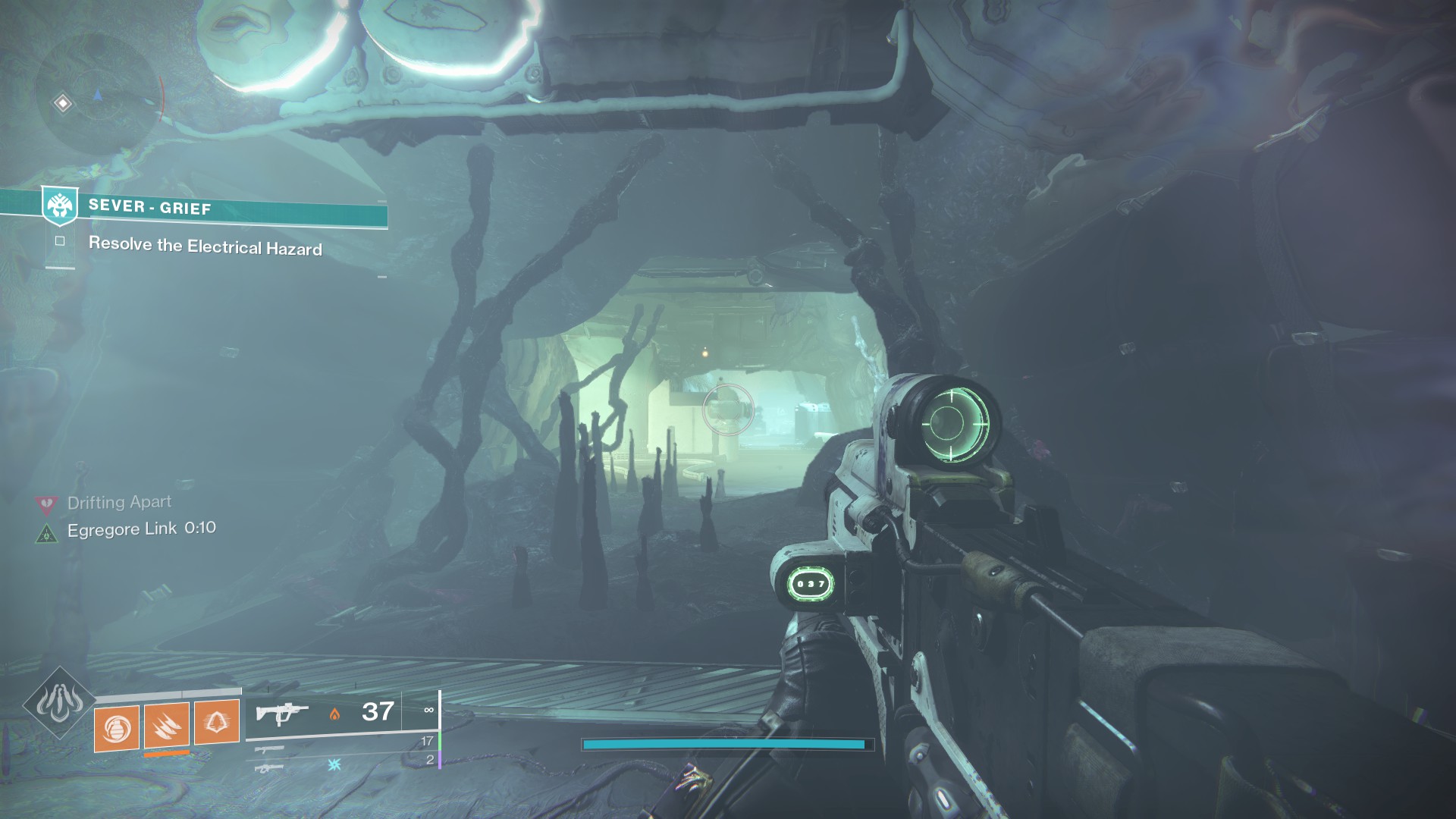1456x819 pixels.
Task: Click the Resolve the Electrical Hazard objective checkbox
Action: 60,241
